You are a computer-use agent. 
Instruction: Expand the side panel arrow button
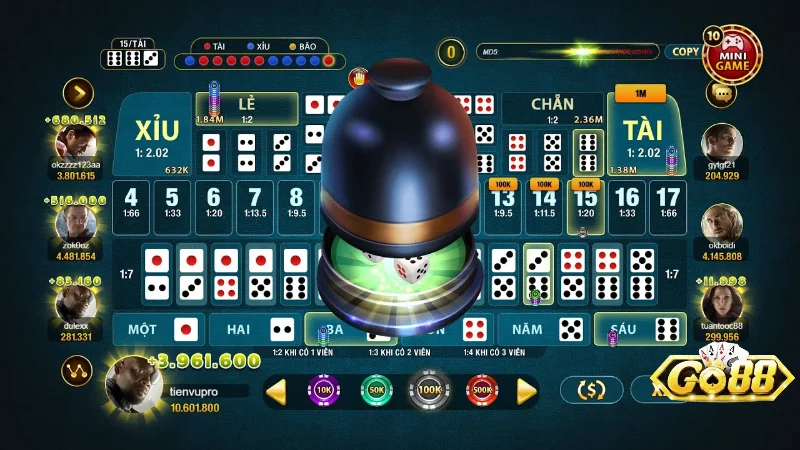[x=77, y=93]
